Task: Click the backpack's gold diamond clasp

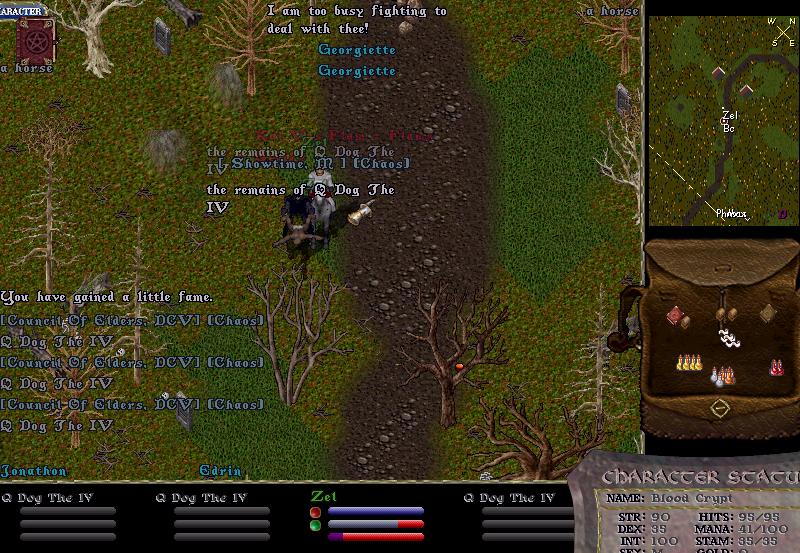Action: click(719, 408)
